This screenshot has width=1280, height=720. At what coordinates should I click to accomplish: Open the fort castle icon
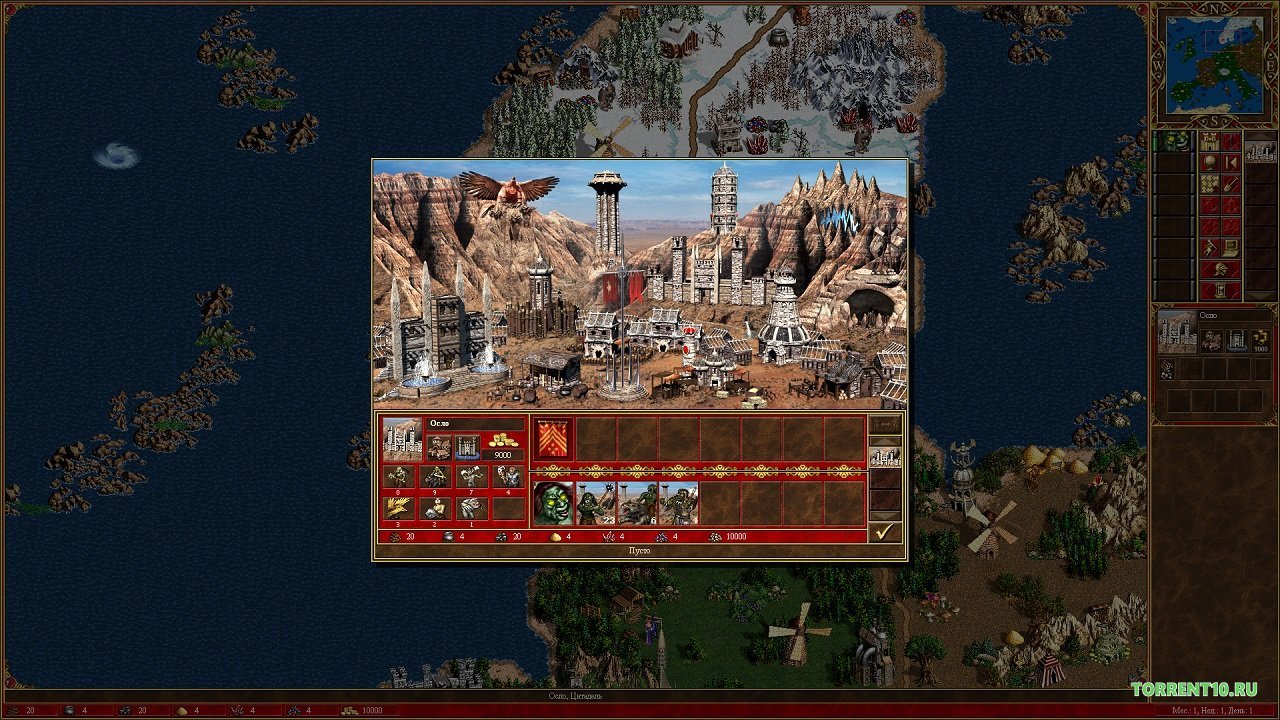[x=468, y=447]
